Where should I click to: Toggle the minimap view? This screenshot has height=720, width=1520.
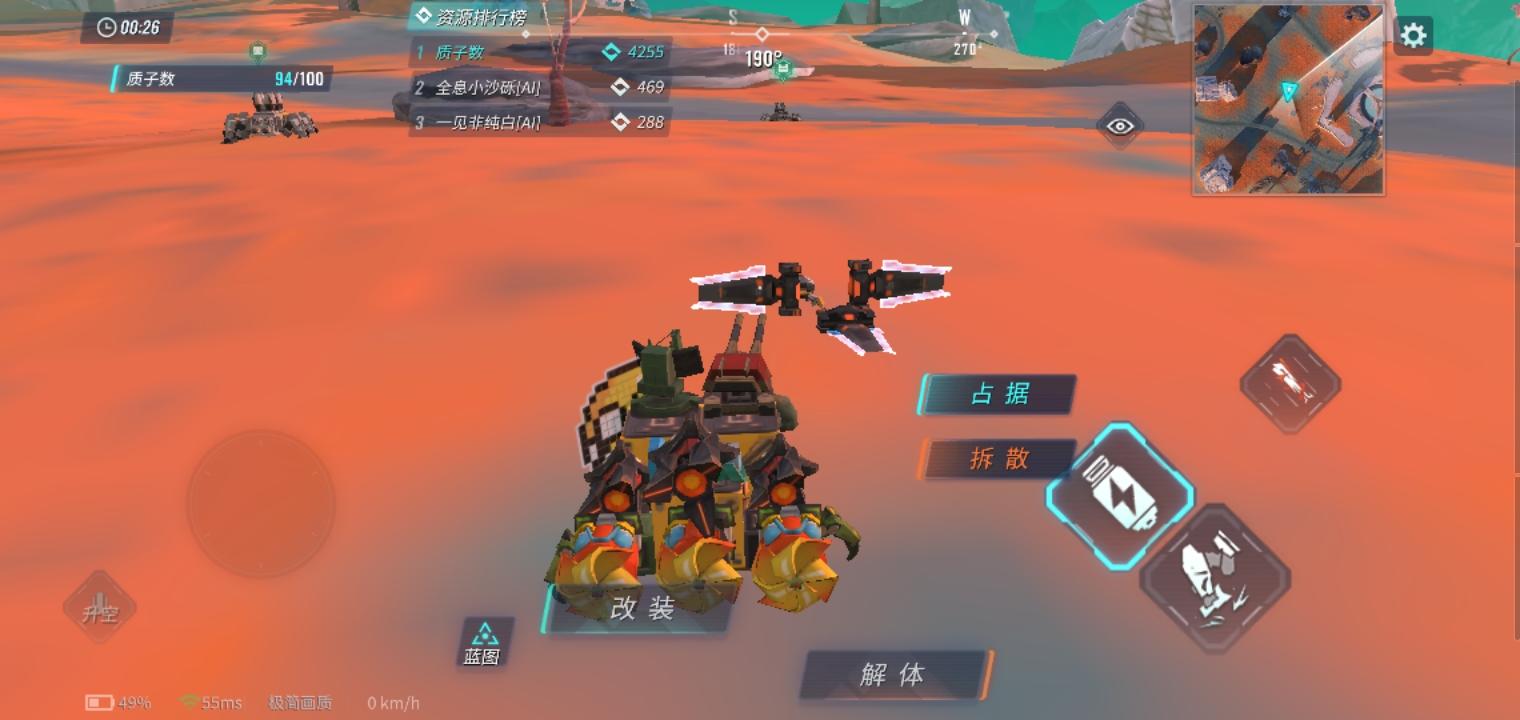click(1287, 100)
